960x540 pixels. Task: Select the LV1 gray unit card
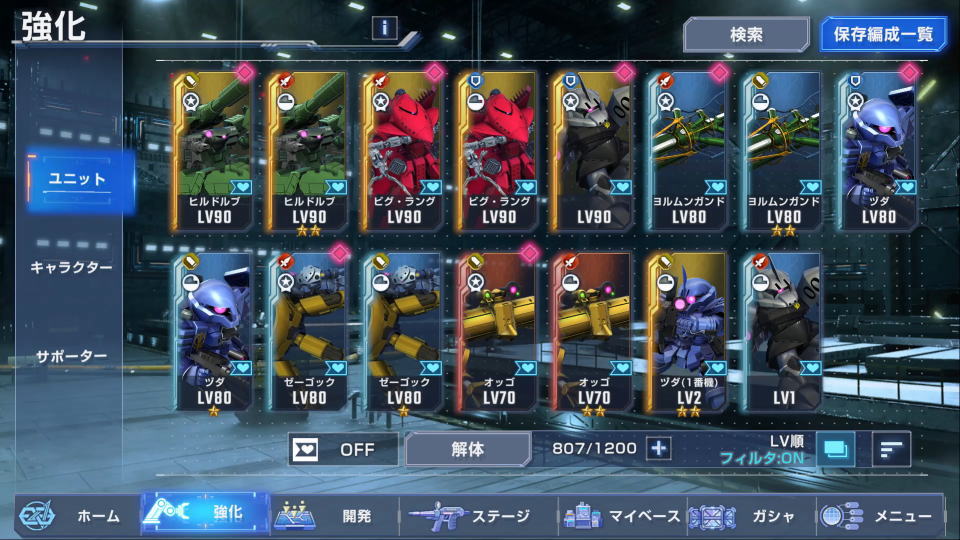[x=783, y=332]
